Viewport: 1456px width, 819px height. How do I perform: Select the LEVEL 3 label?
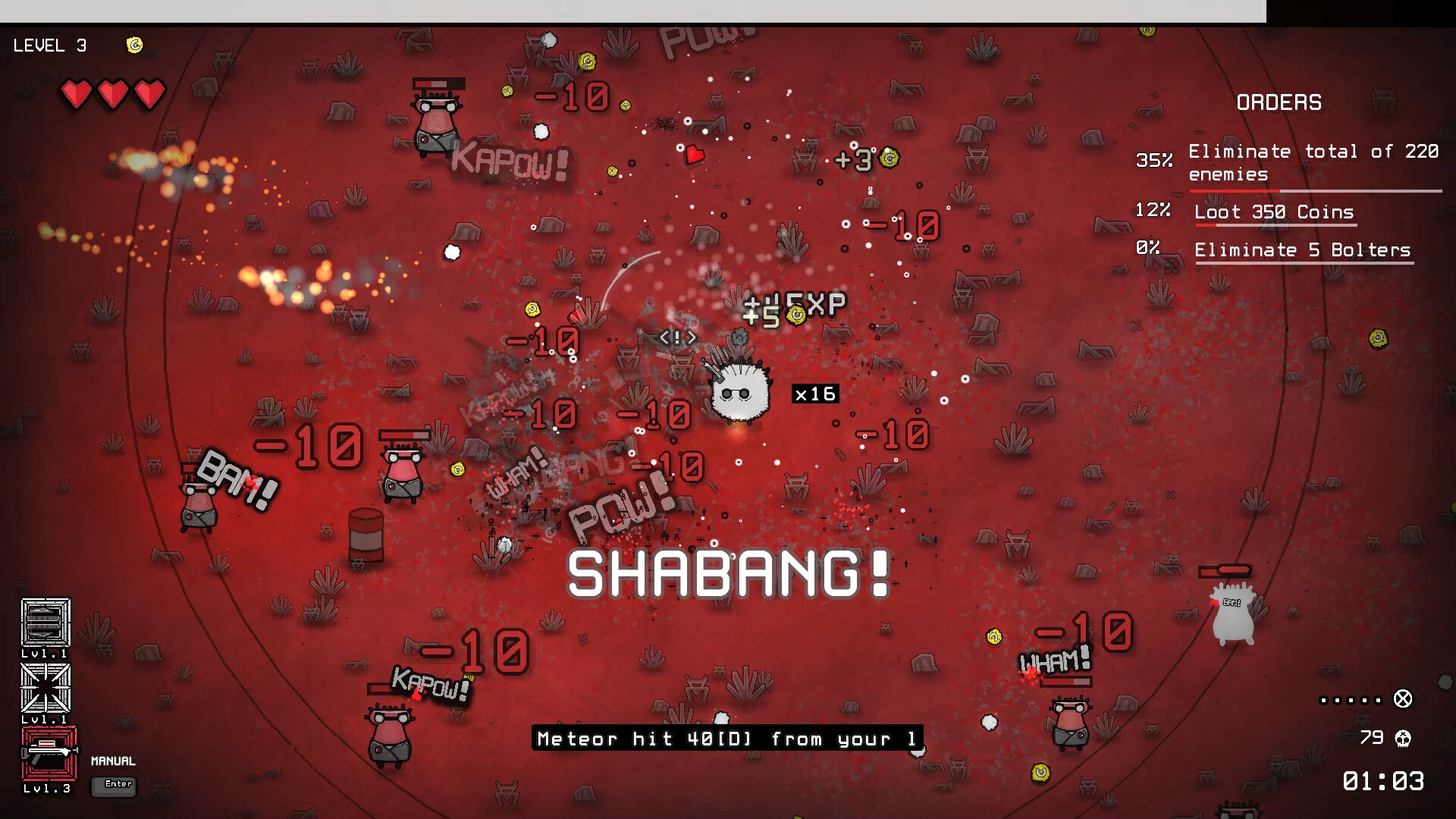(x=49, y=45)
